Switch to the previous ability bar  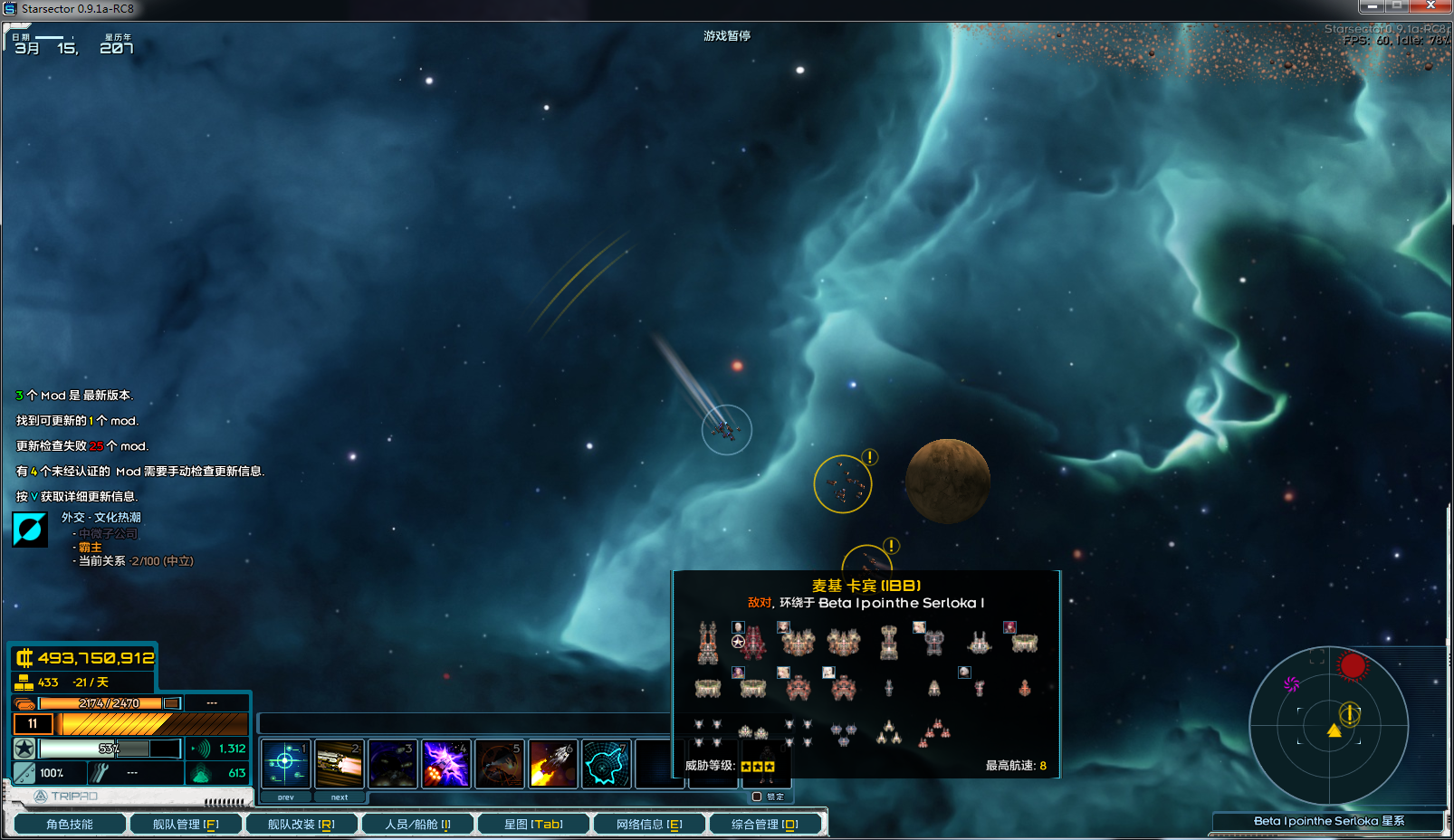point(286,797)
